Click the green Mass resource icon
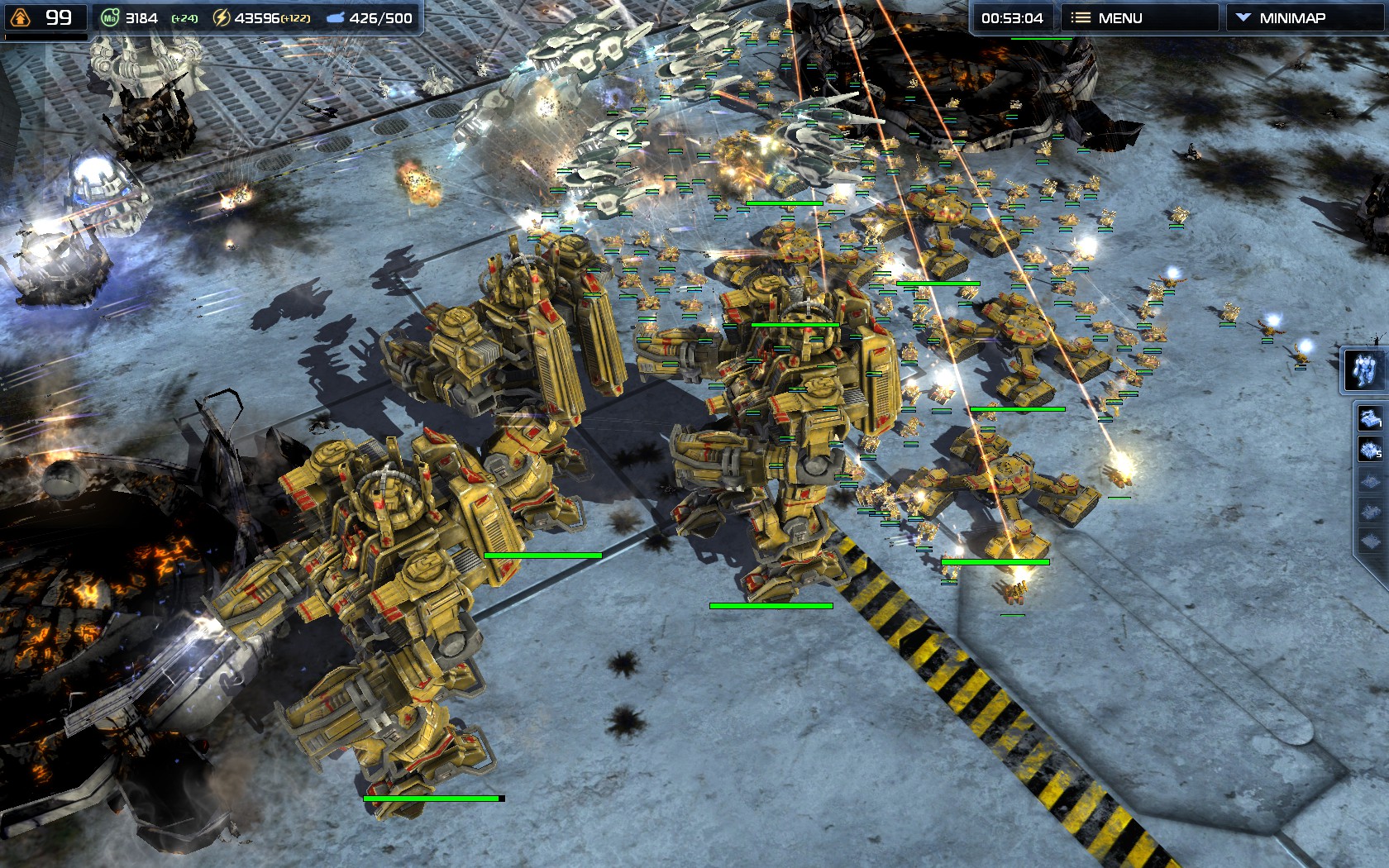 coord(112,17)
